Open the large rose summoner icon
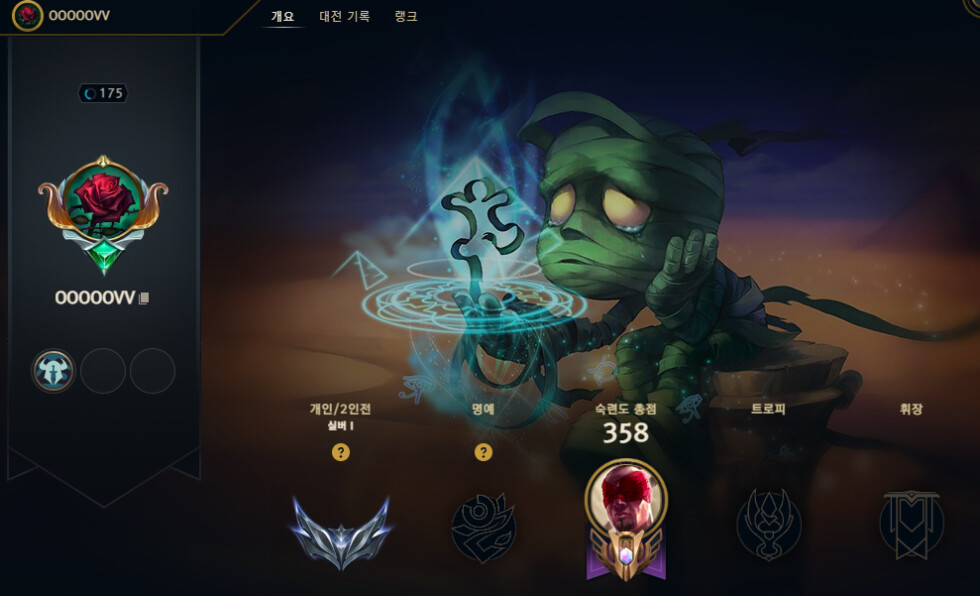Viewport: 980px width, 596px height. pos(103,205)
